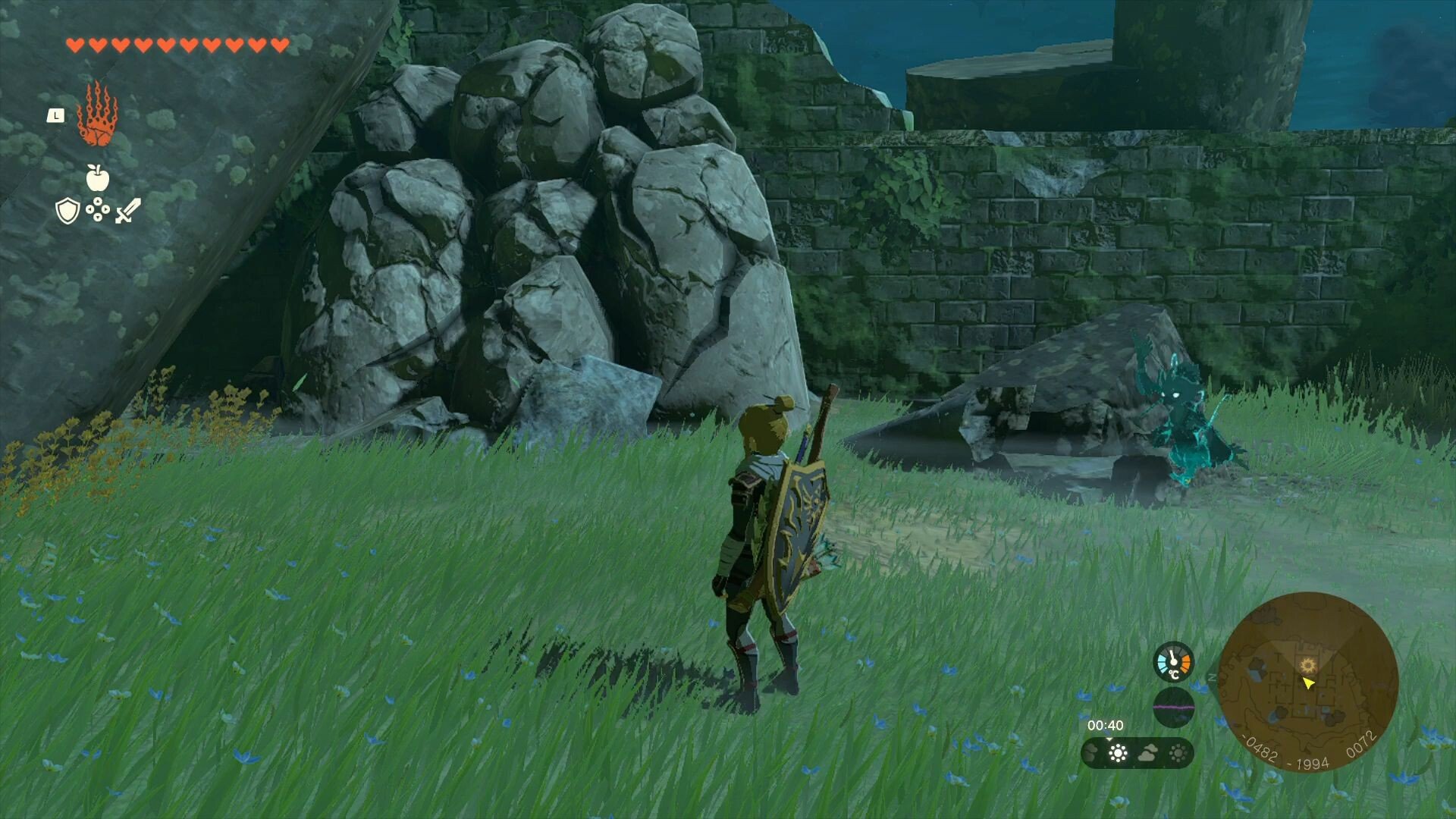Choose the shield quick-select icon

click(68, 211)
